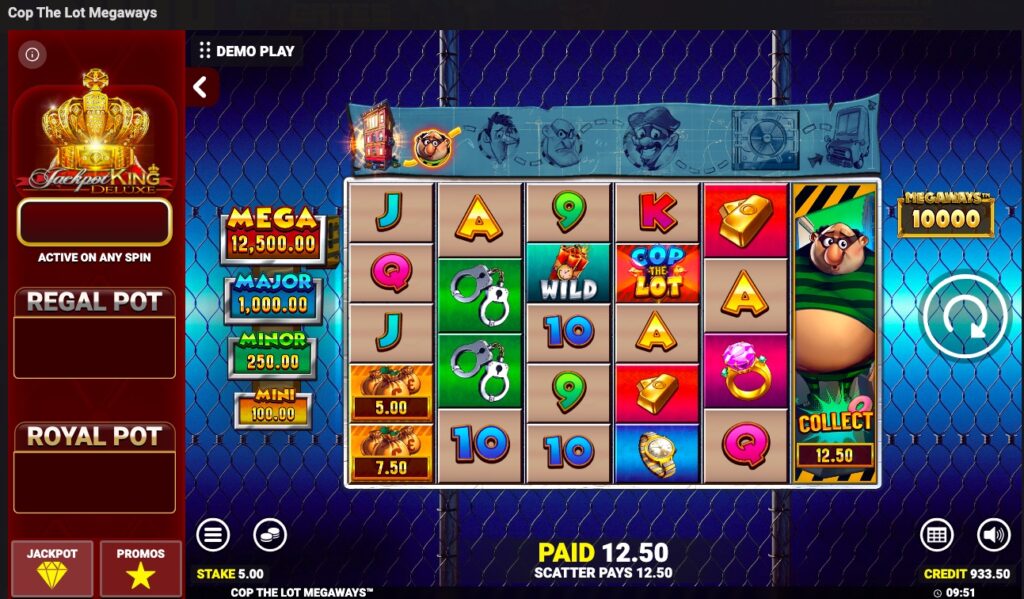Screen dimensions: 1024x599
Task: Click the Jackpot King Deluxe logo
Action: [95, 135]
